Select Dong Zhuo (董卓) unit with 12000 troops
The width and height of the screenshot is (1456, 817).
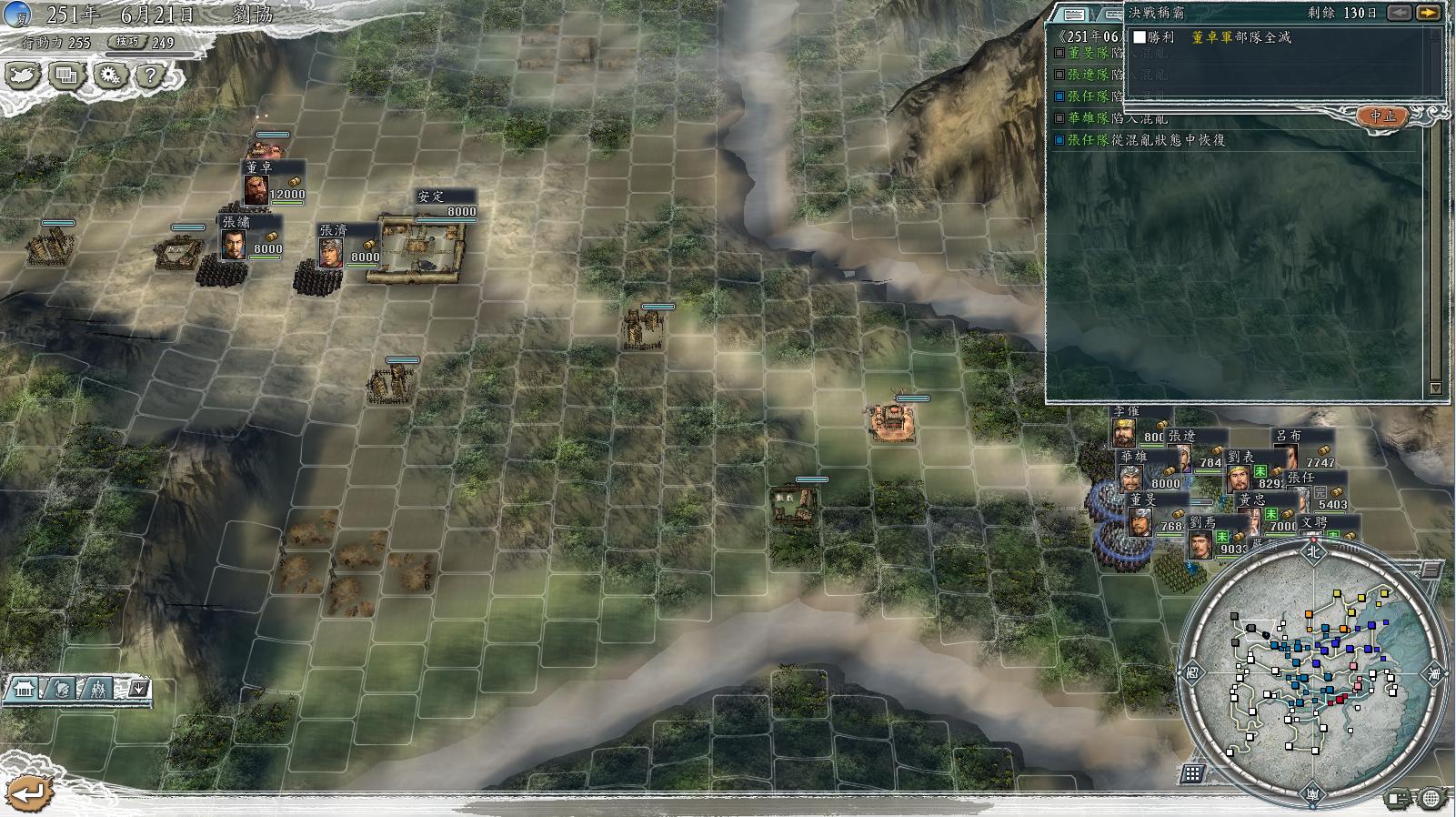257,187
